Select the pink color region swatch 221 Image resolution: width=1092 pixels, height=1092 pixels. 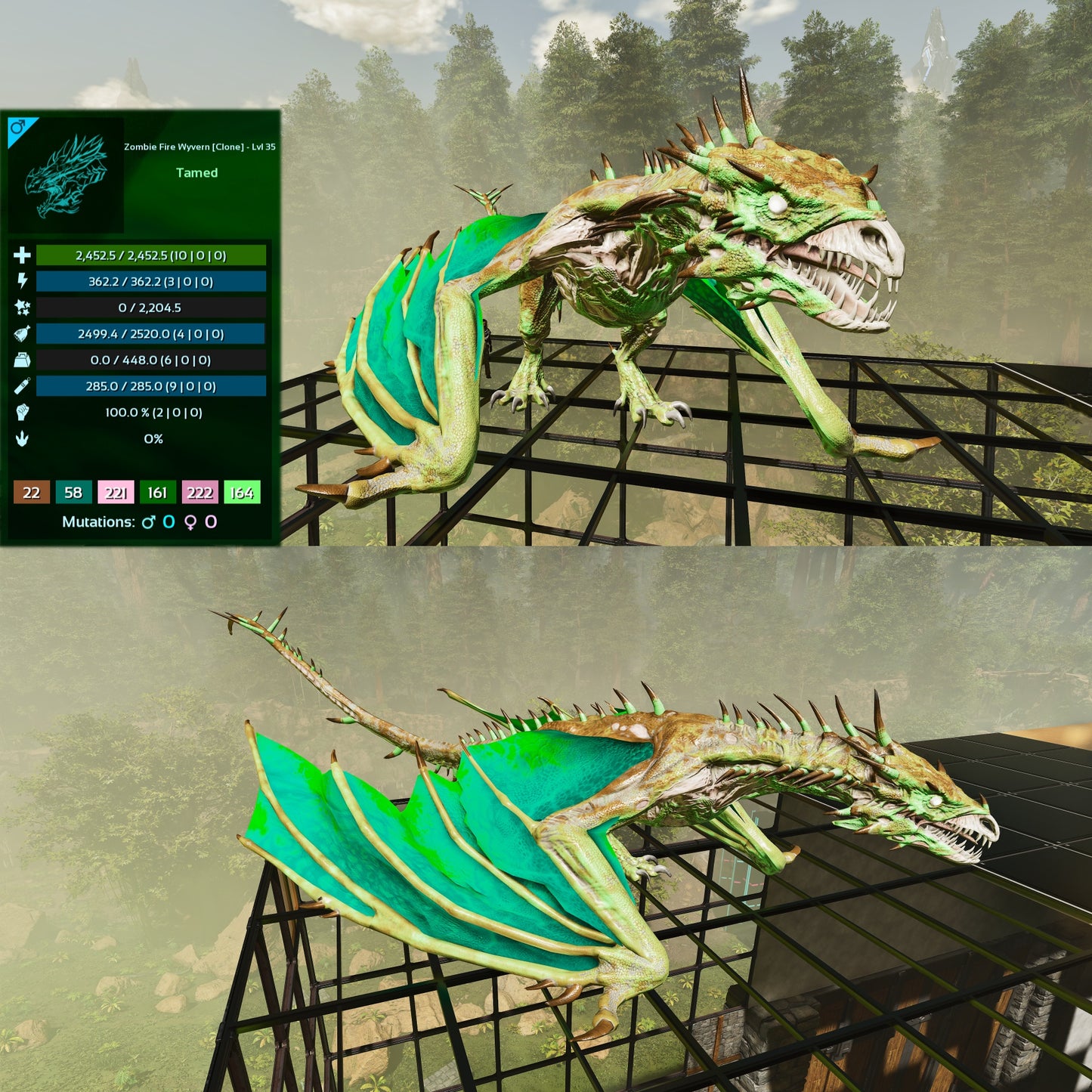116,493
